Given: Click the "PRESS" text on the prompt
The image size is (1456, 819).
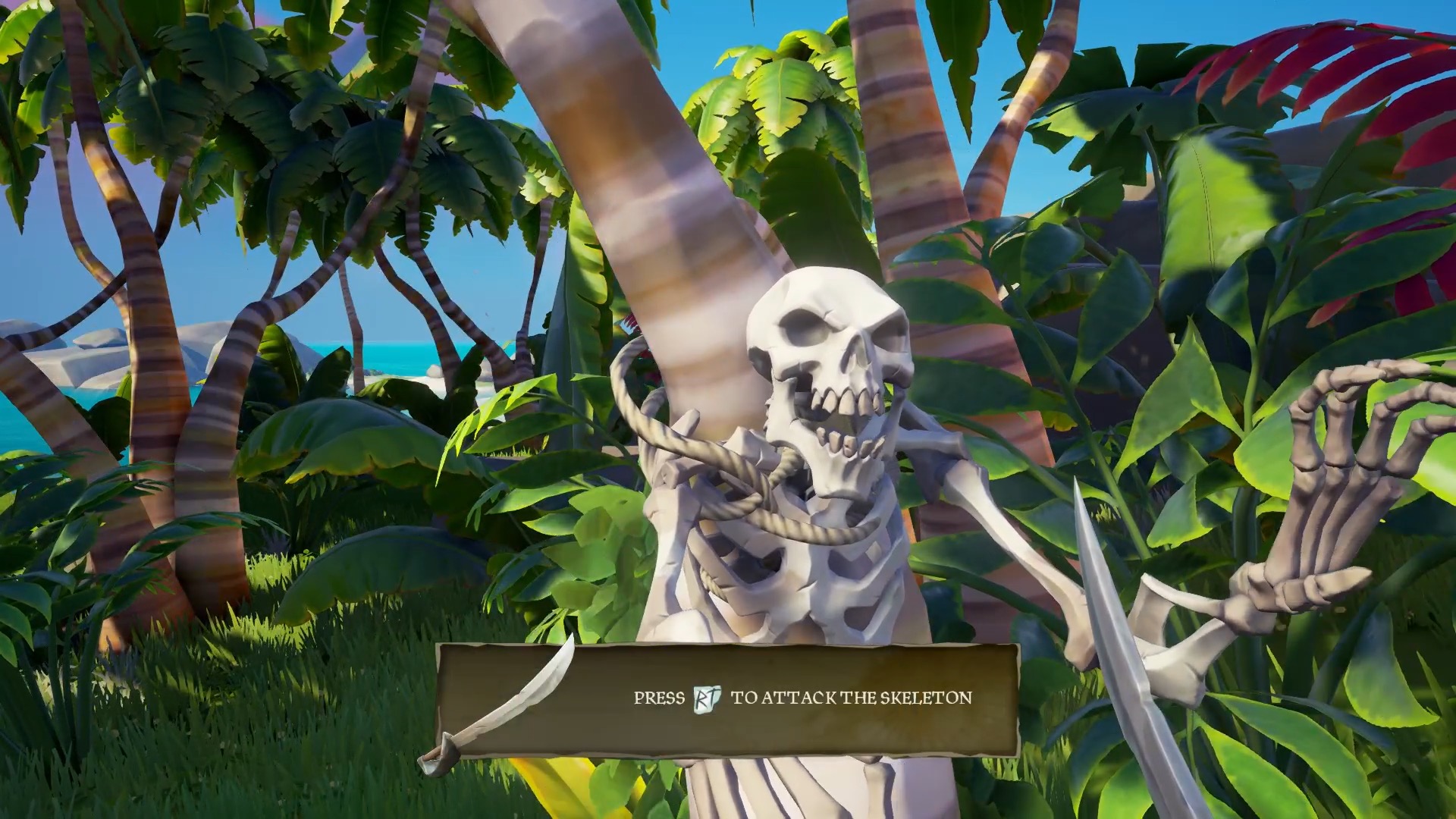Looking at the screenshot, I should [658, 696].
